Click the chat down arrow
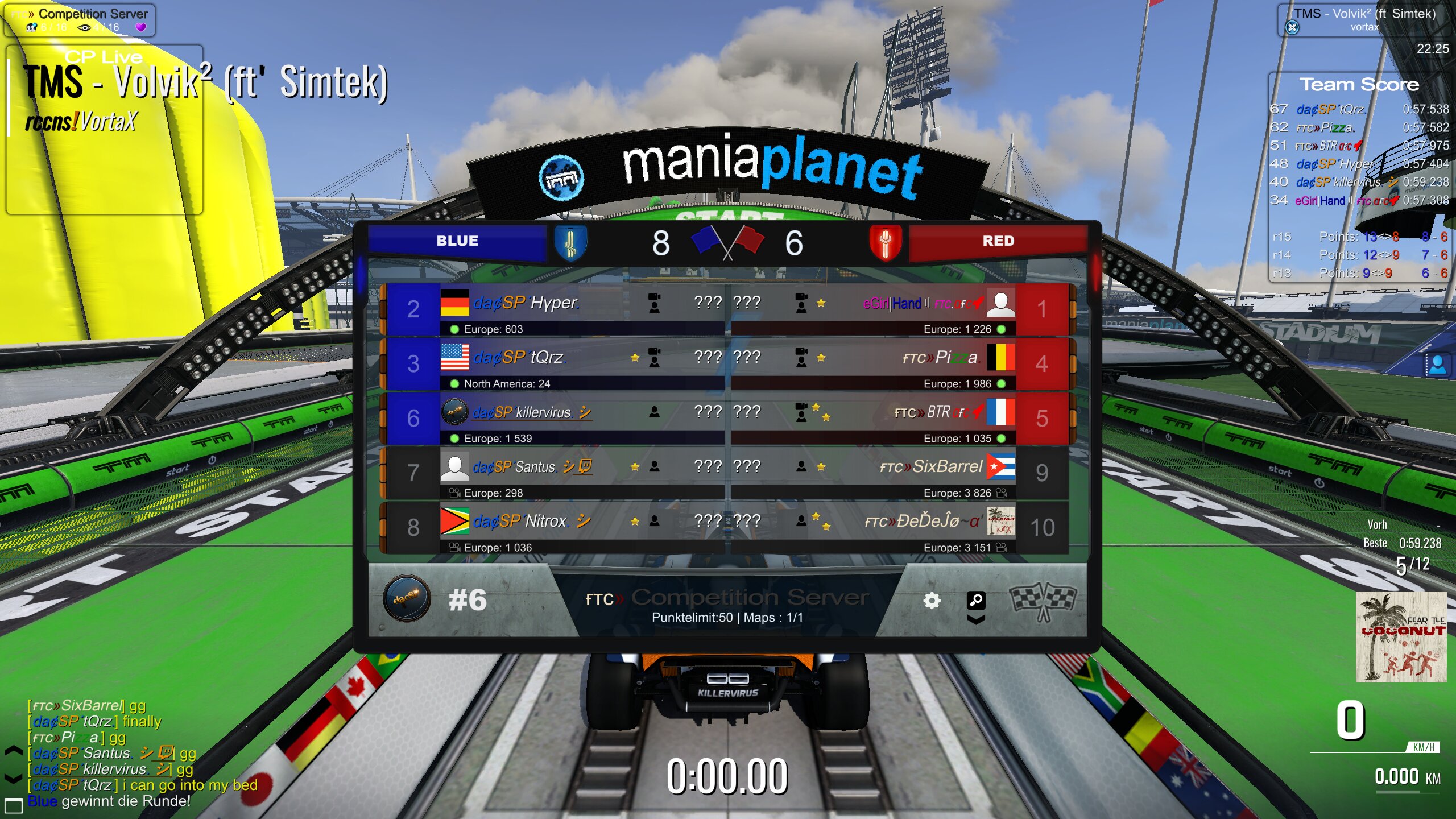 point(13,777)
